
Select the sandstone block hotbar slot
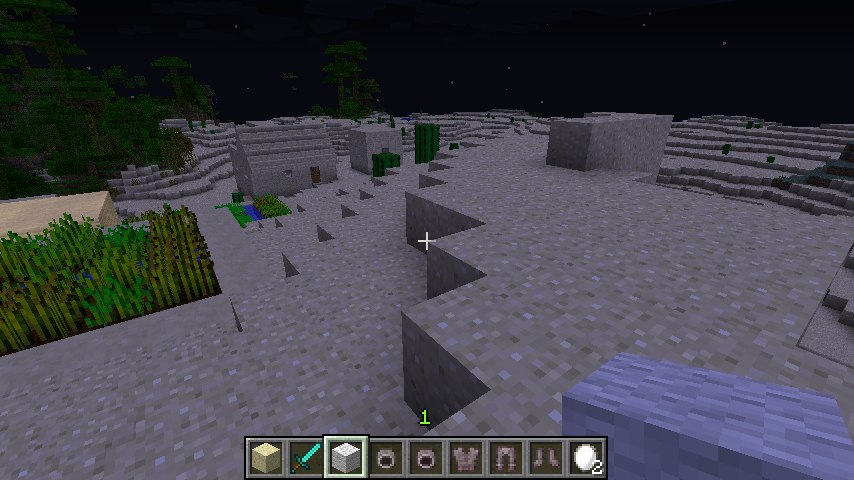coord(265,457)
